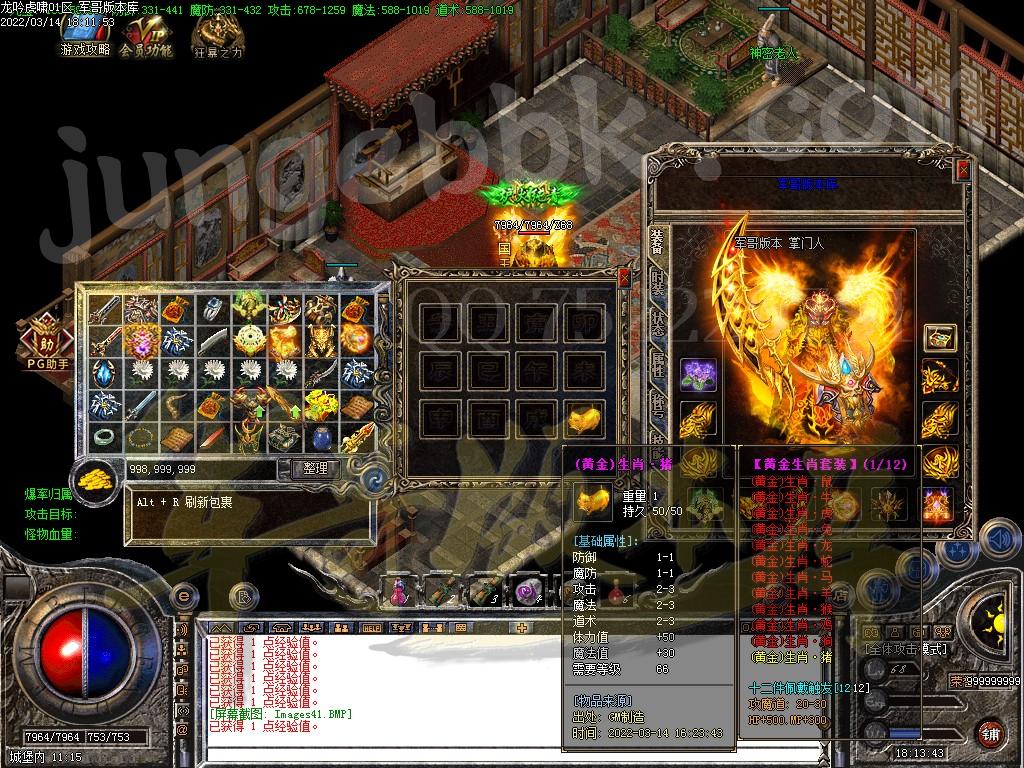Select the jade ring in the bag
Image resolution: width=1024 pixels, height=768 pixels.
104,437
